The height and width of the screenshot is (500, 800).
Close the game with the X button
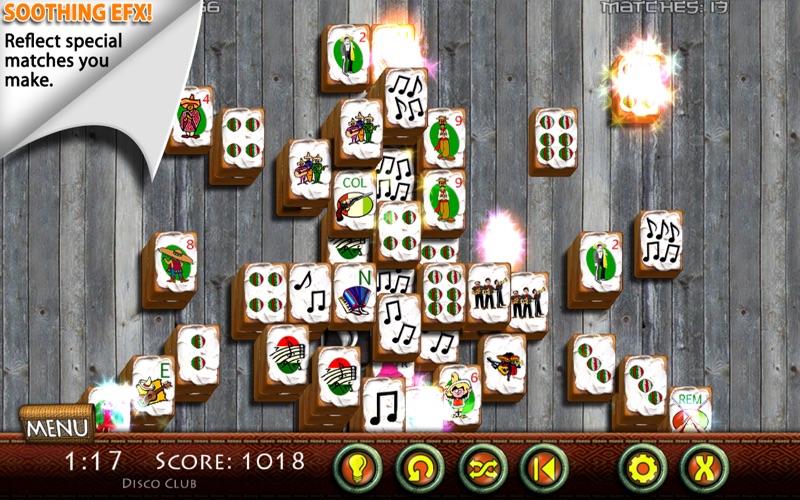click(x=704, y=465)
